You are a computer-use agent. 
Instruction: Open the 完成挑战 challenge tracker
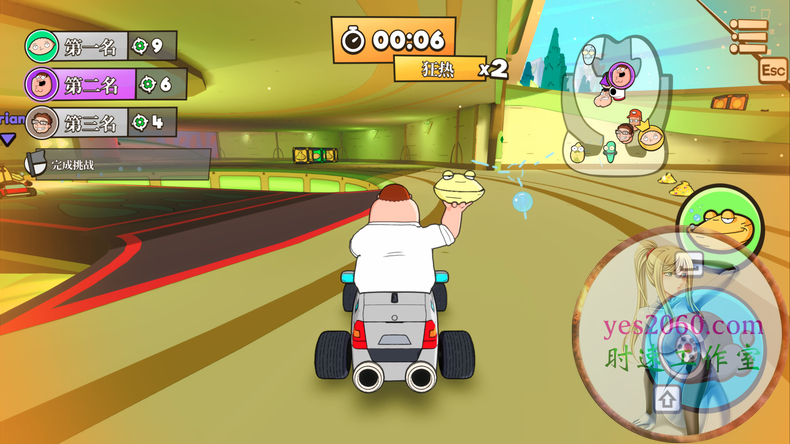coord(118,163)
